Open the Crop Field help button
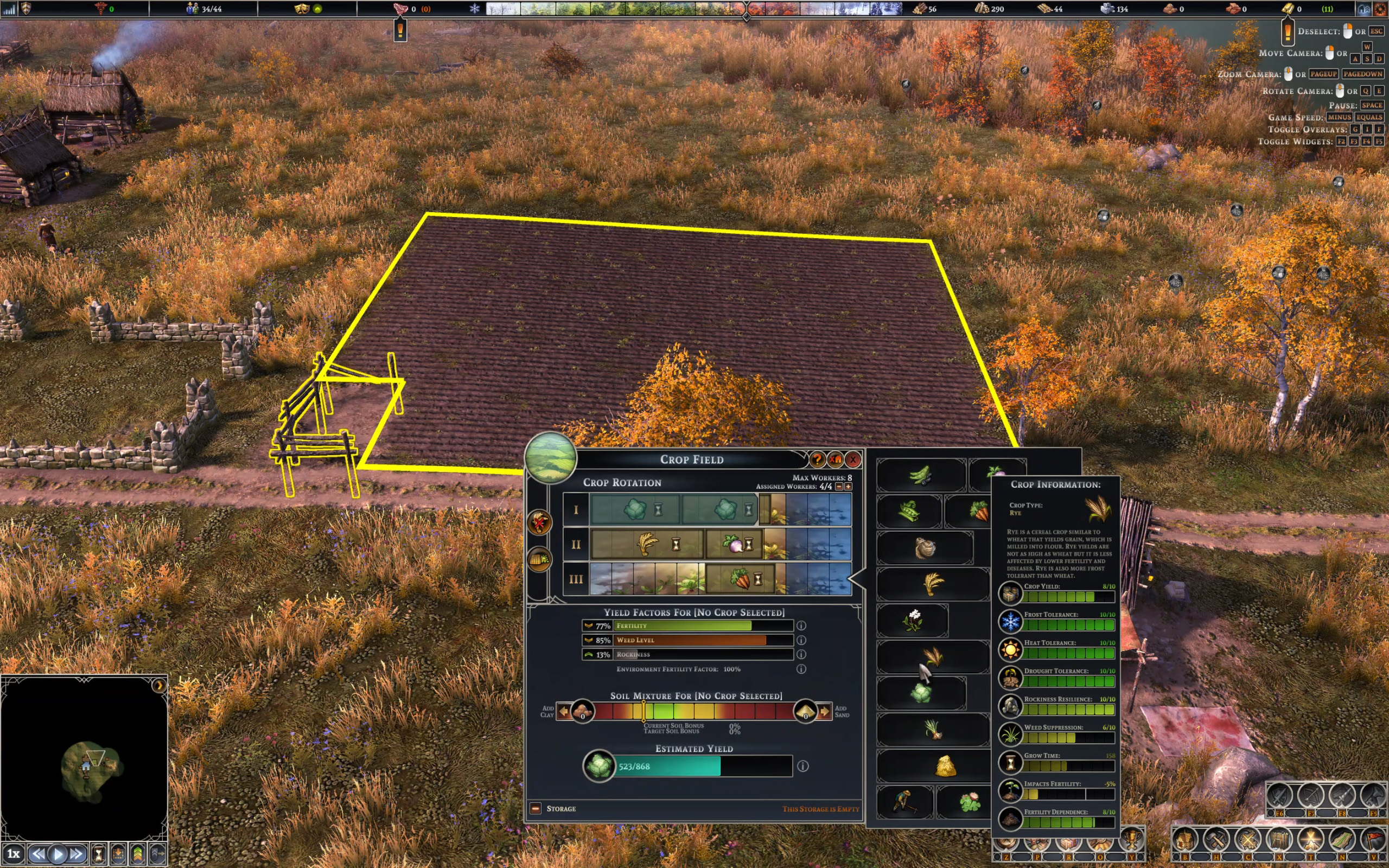 pos(817,459)
